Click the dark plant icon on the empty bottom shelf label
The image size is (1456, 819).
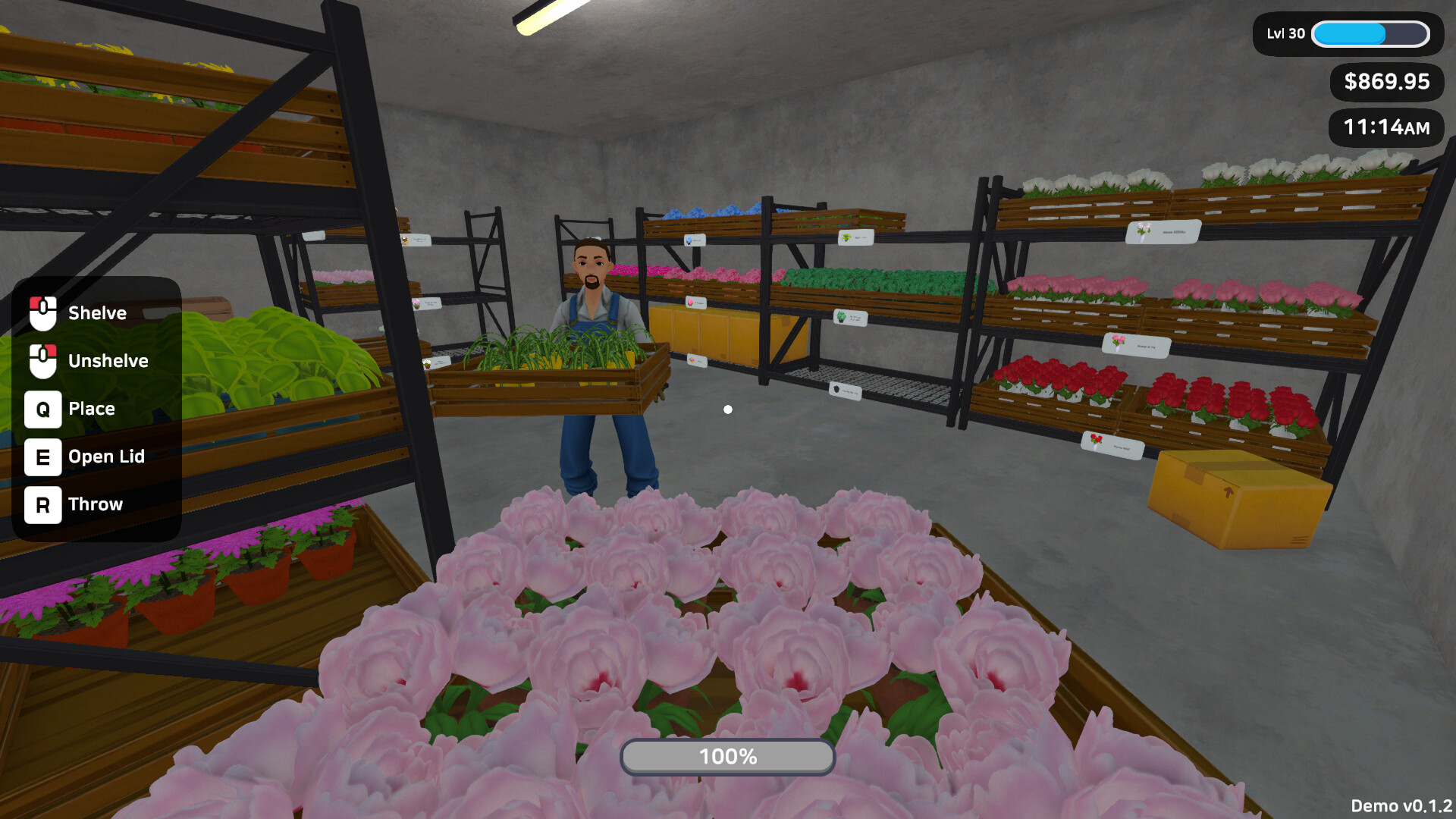836,388
